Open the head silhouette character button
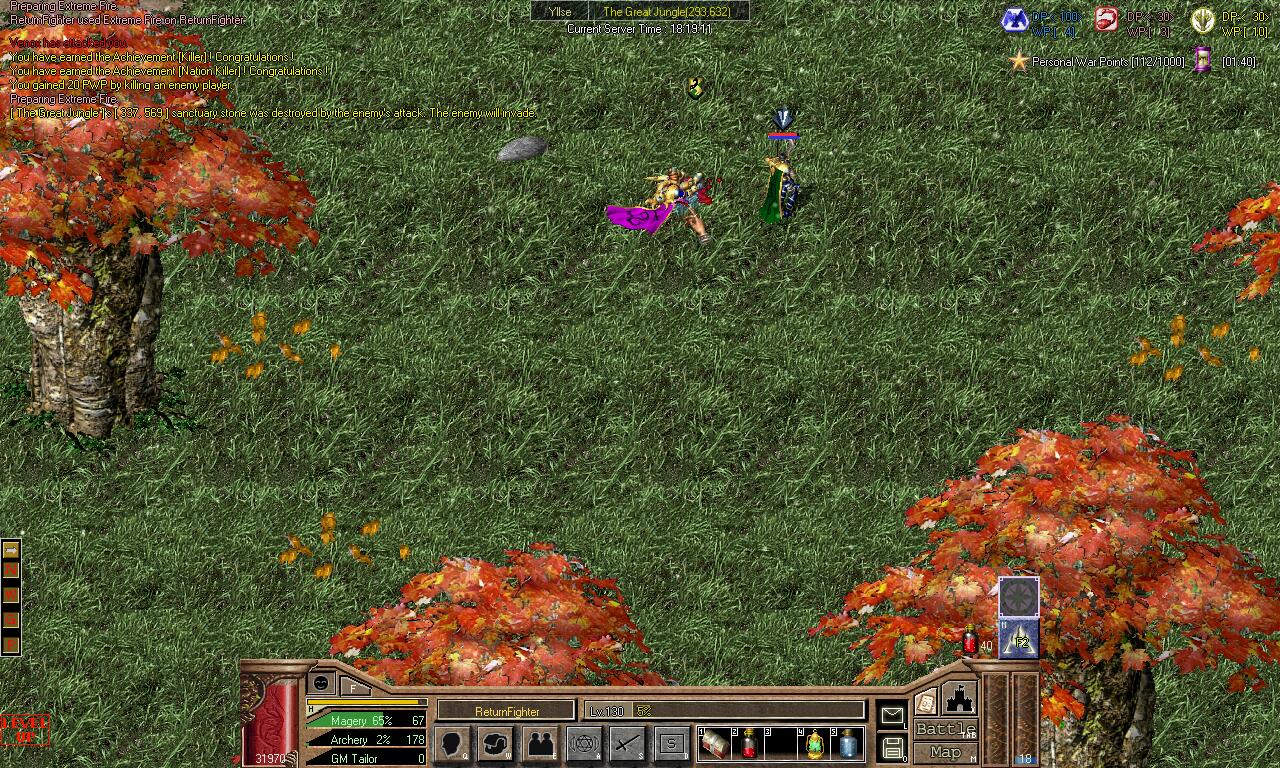 coord(452,744)
